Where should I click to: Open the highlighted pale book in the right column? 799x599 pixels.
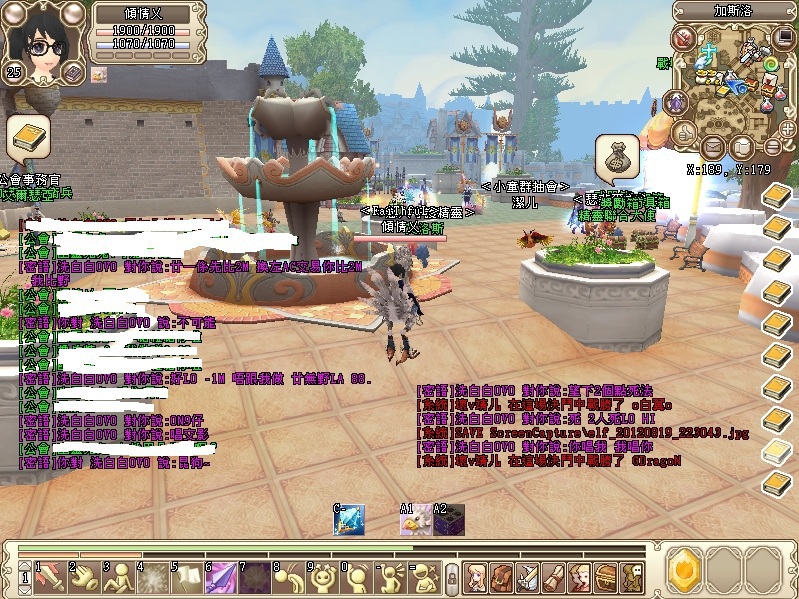[777, 453]
